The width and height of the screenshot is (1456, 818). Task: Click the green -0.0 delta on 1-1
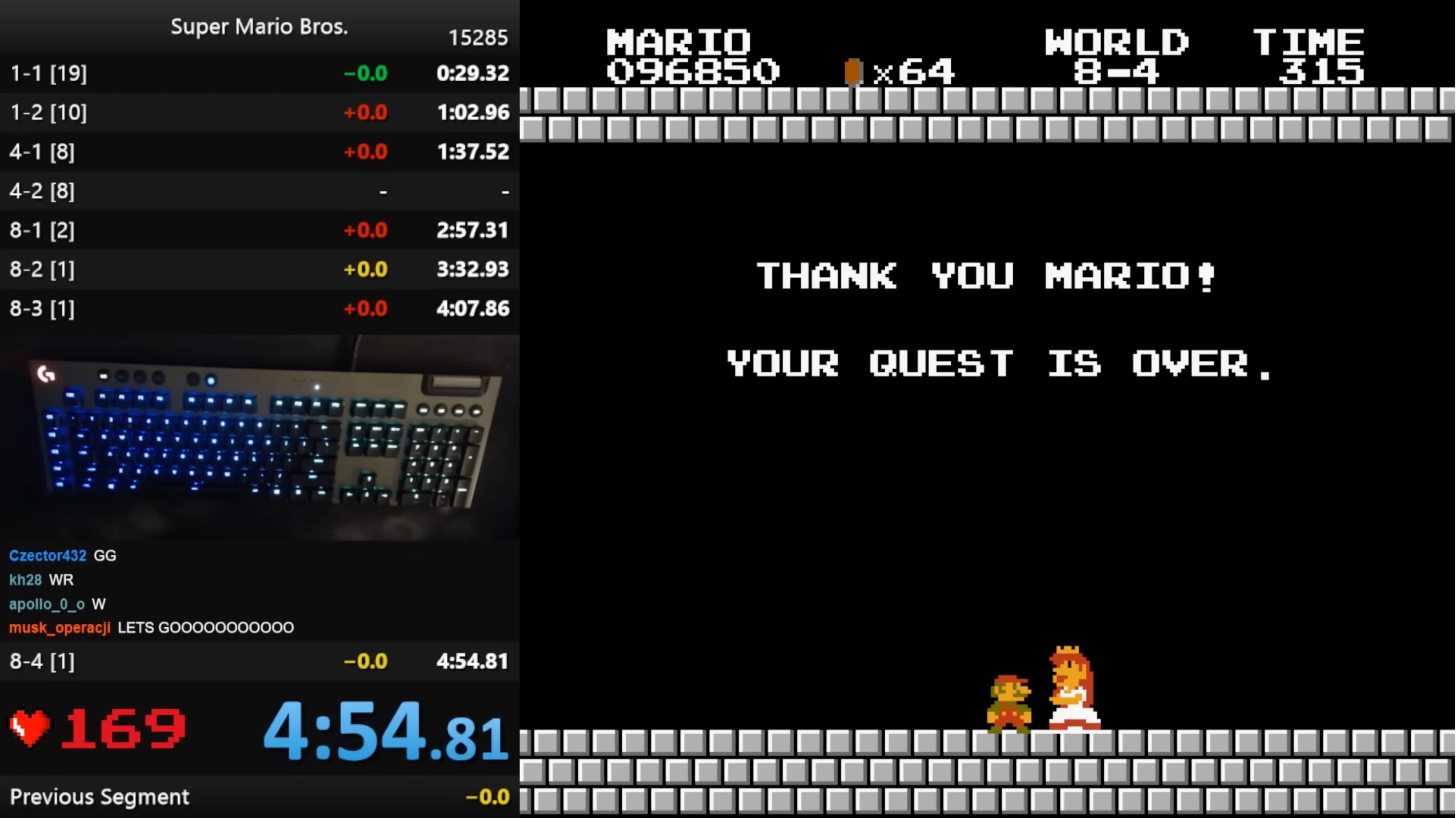point(367,73)
